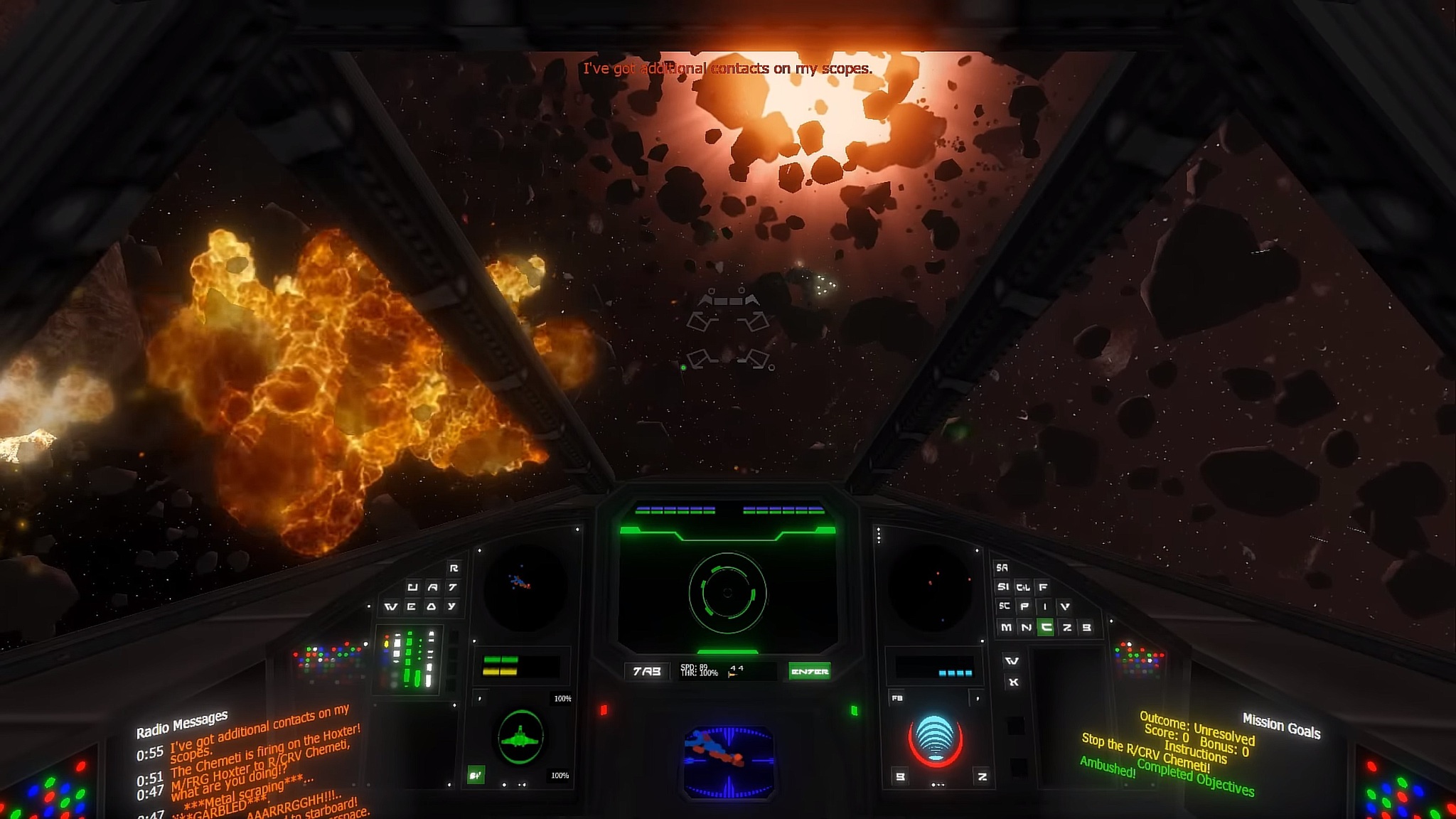
Task: Click the blue shield status indicator
Action: pyautogui.click(x=935, y=739)
